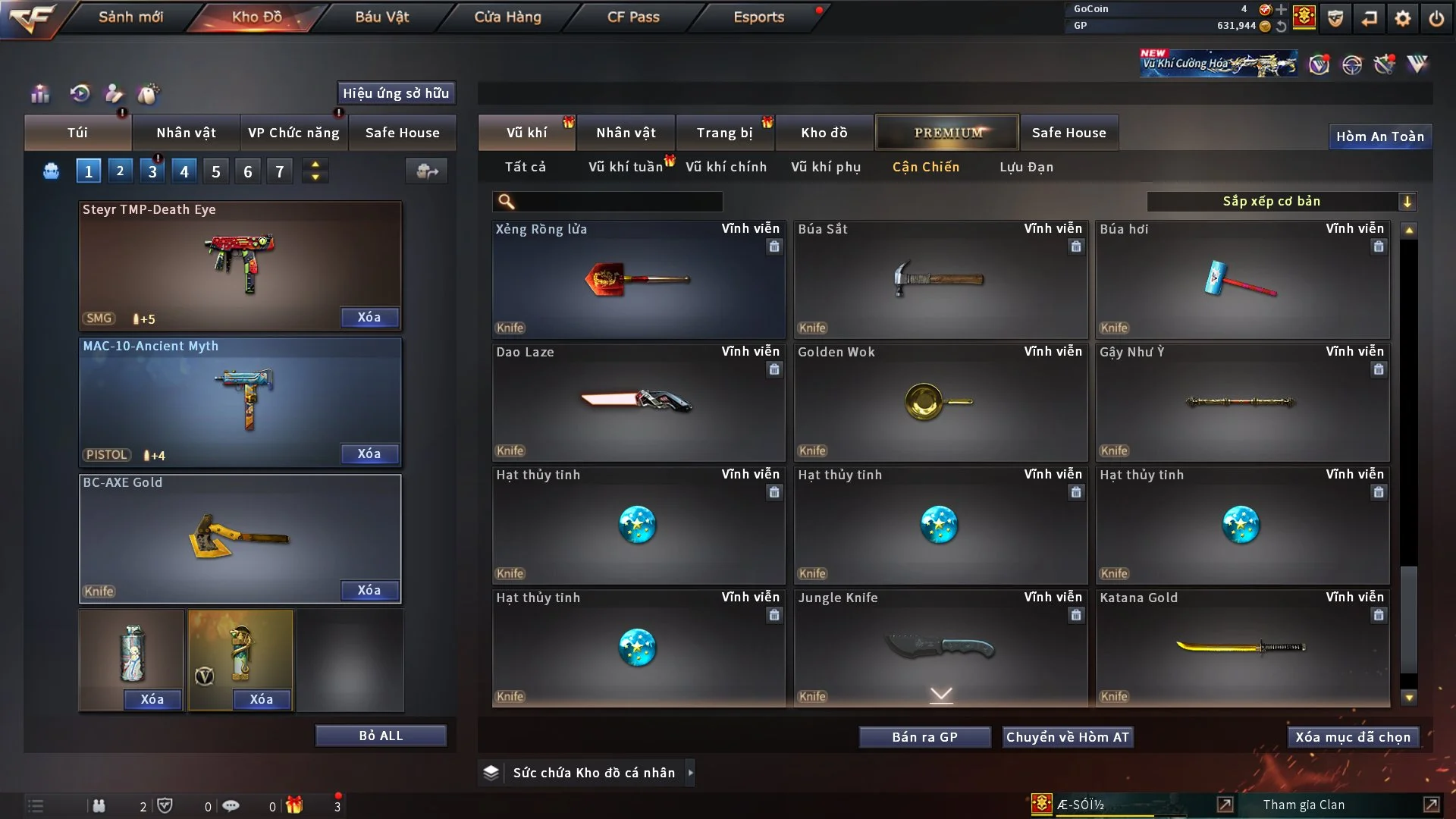Go to the CF Pass page
The image size is (1456, 819).
[x=633, y=17]
